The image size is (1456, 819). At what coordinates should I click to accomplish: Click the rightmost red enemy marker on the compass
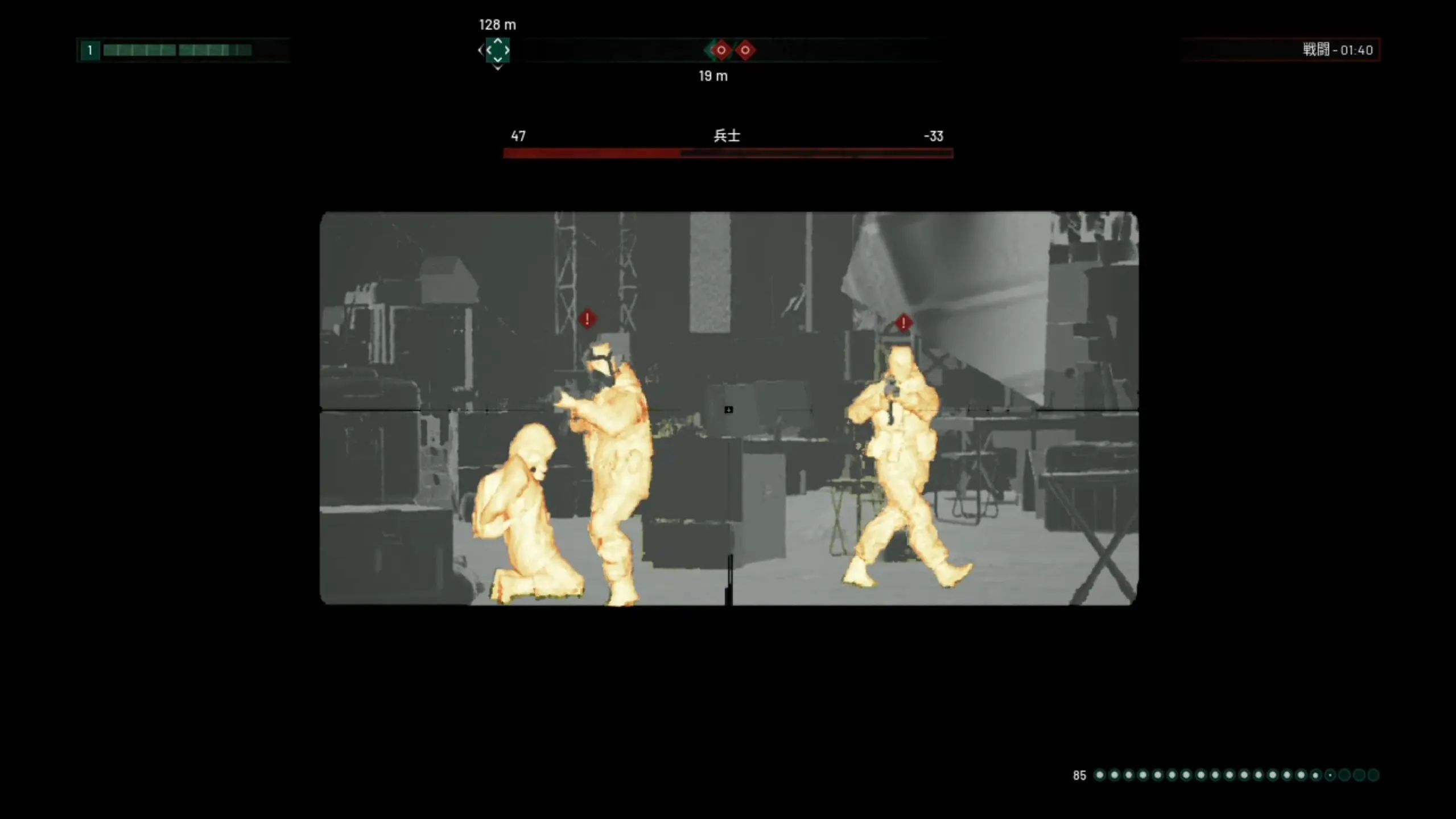pos(745,50)
